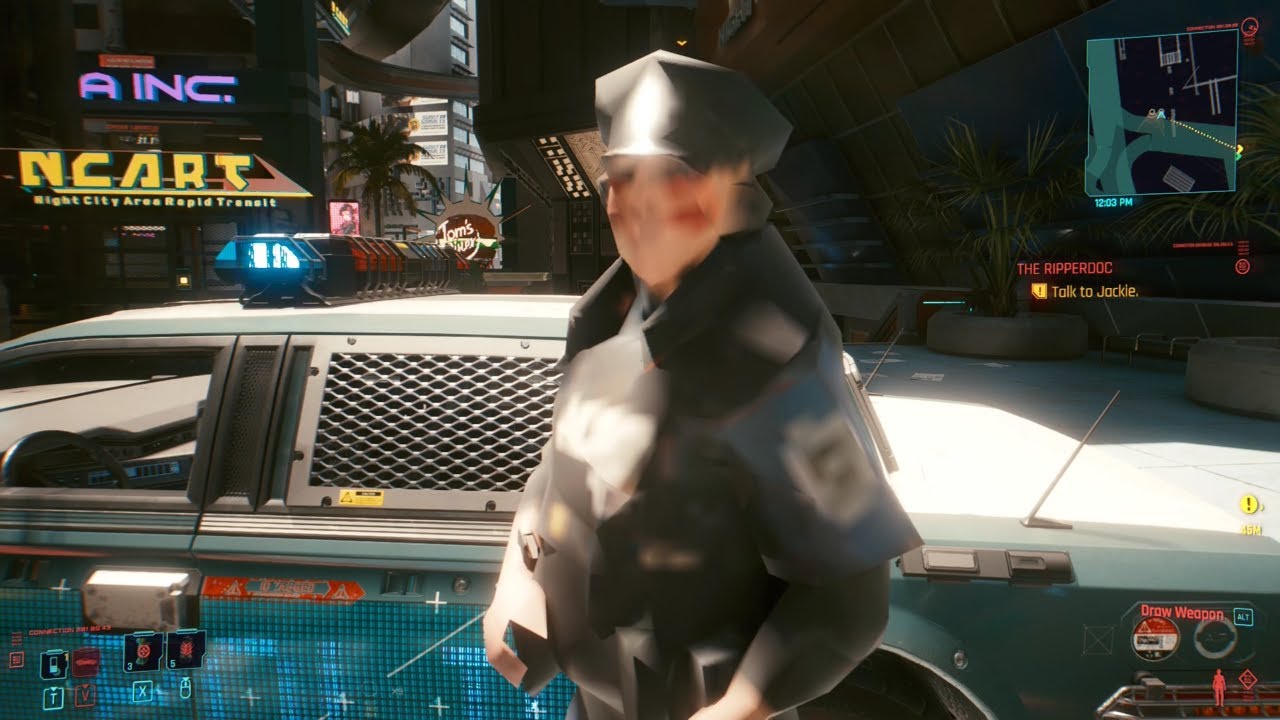Click the Draw Weapon prompt

pos(1182,613)
